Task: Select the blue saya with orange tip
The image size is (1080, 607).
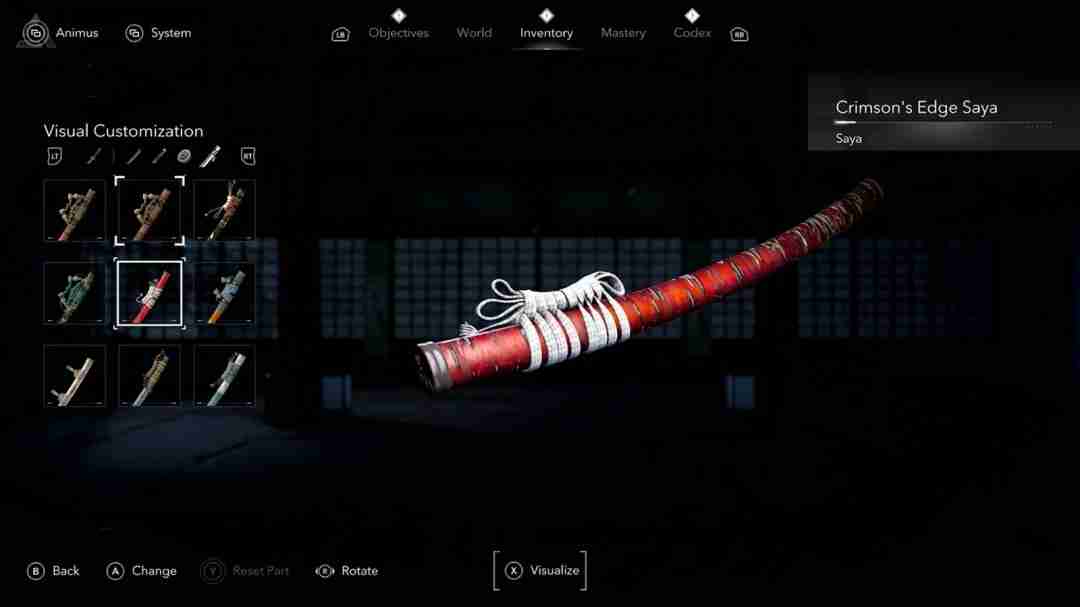Action: (x=224, y=293)
